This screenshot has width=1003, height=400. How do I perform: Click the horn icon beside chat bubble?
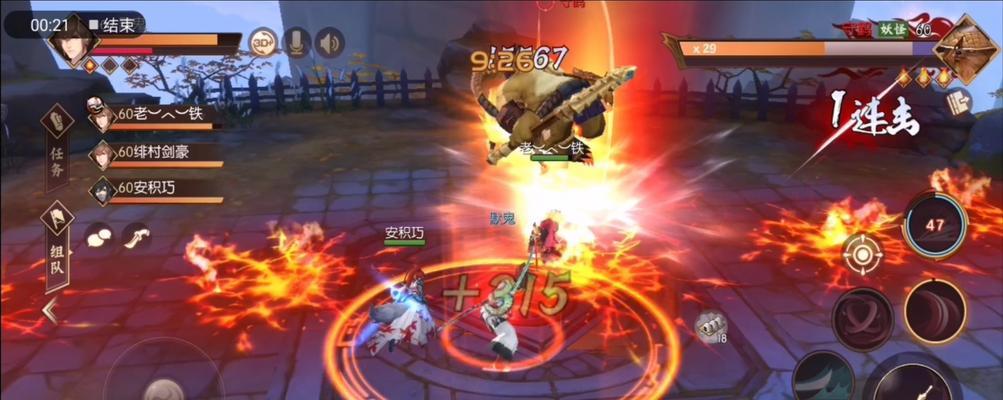point(135,236)
